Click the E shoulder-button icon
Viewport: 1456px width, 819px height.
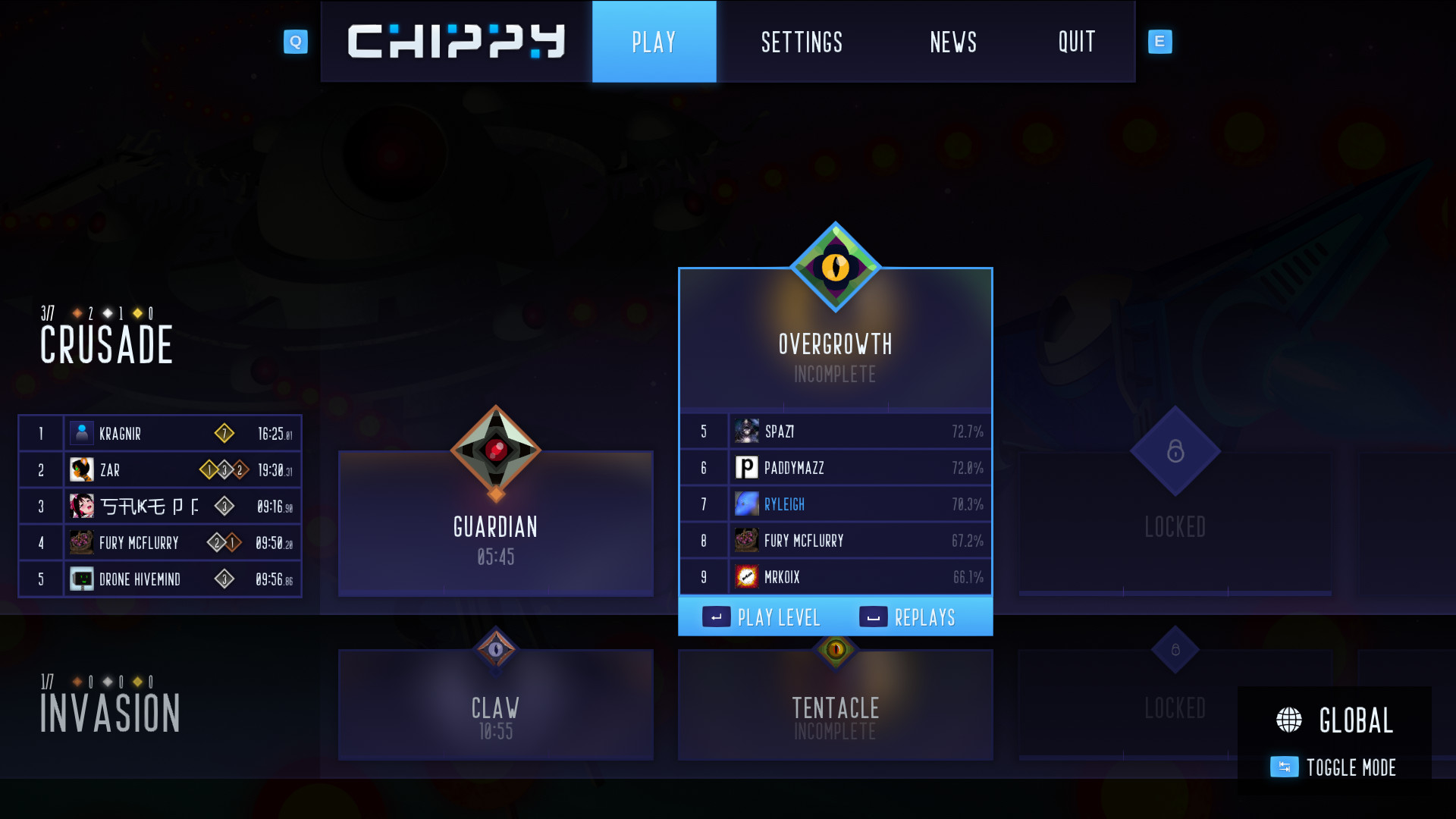pyautogui.click(x=1159, y=42)
